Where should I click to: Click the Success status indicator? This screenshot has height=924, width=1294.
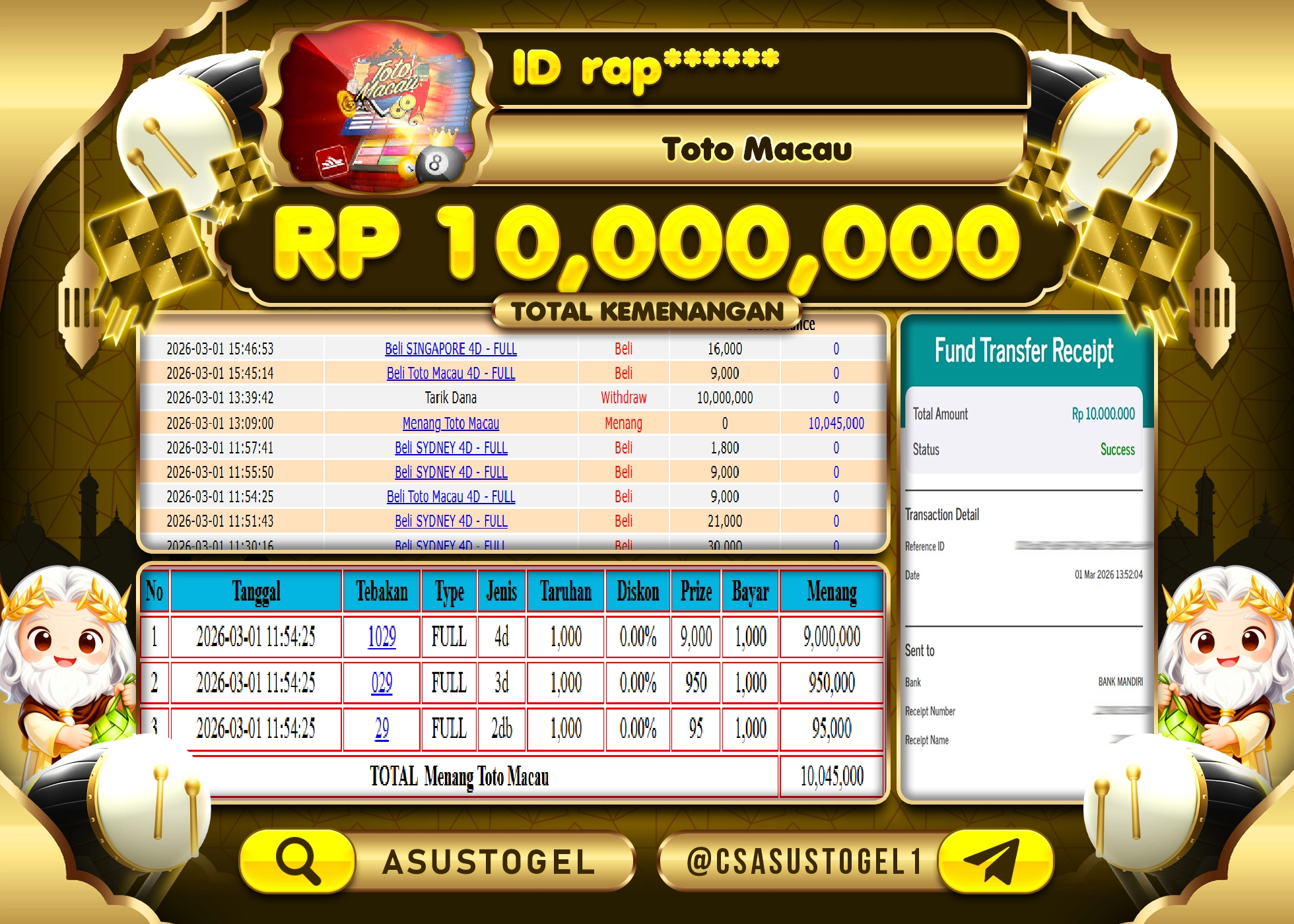point(1117,449)
